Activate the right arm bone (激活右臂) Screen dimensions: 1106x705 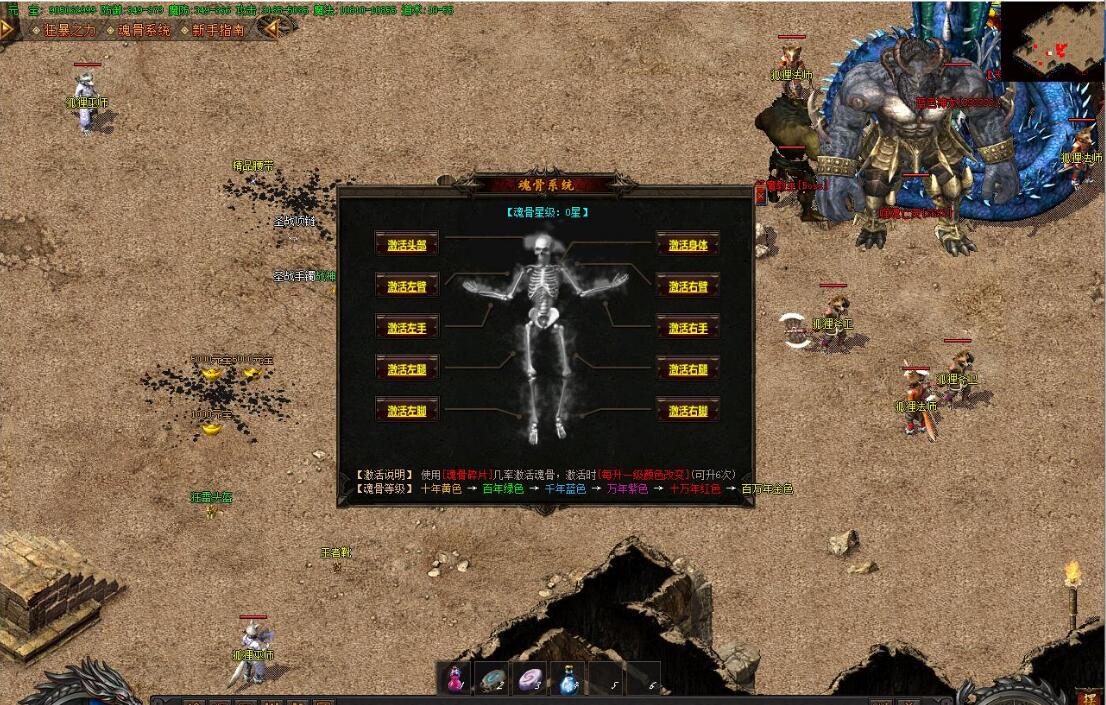pyautogui.click(x=688, y=286)
